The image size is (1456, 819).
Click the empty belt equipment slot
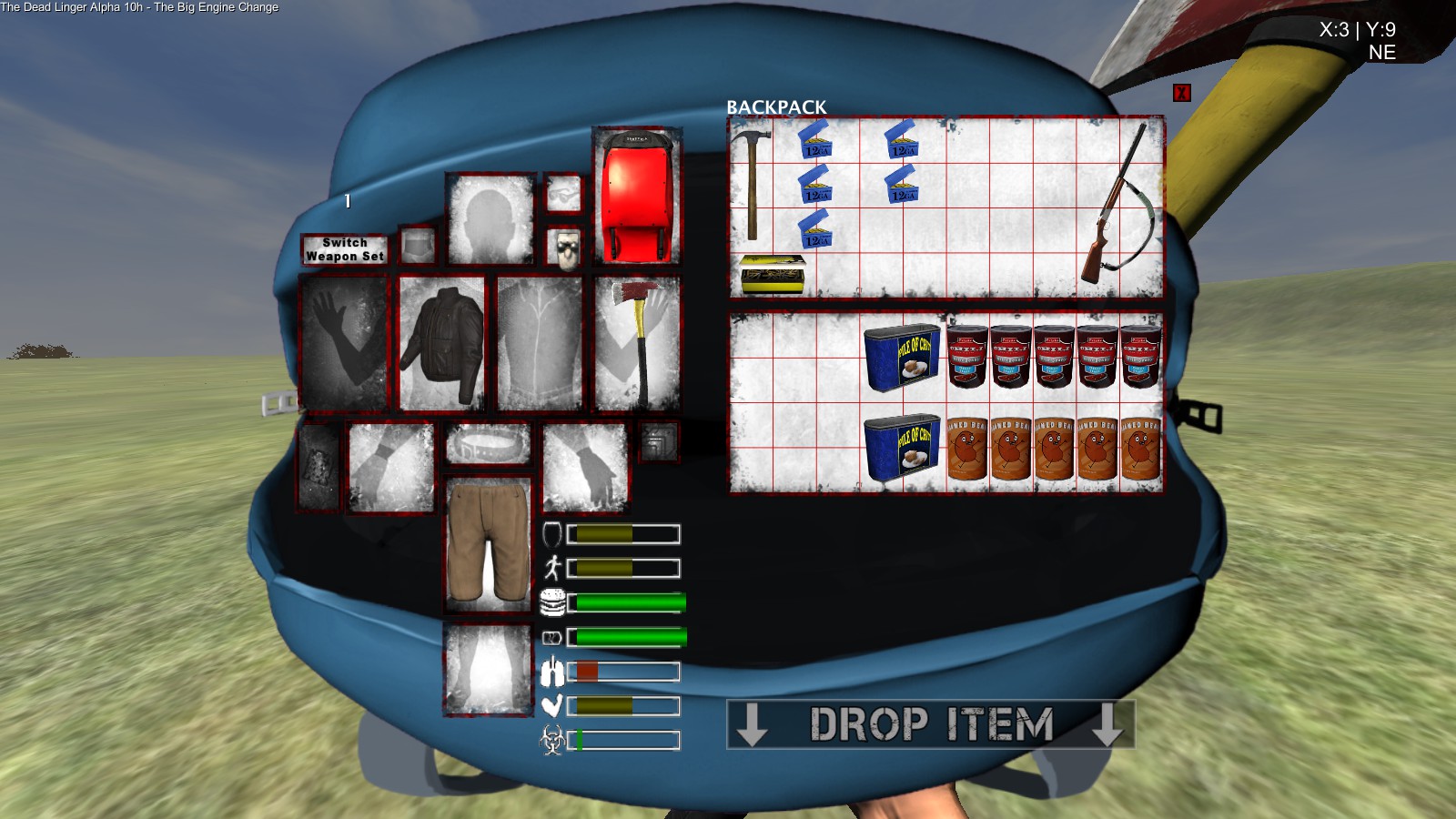click(489, 445)
